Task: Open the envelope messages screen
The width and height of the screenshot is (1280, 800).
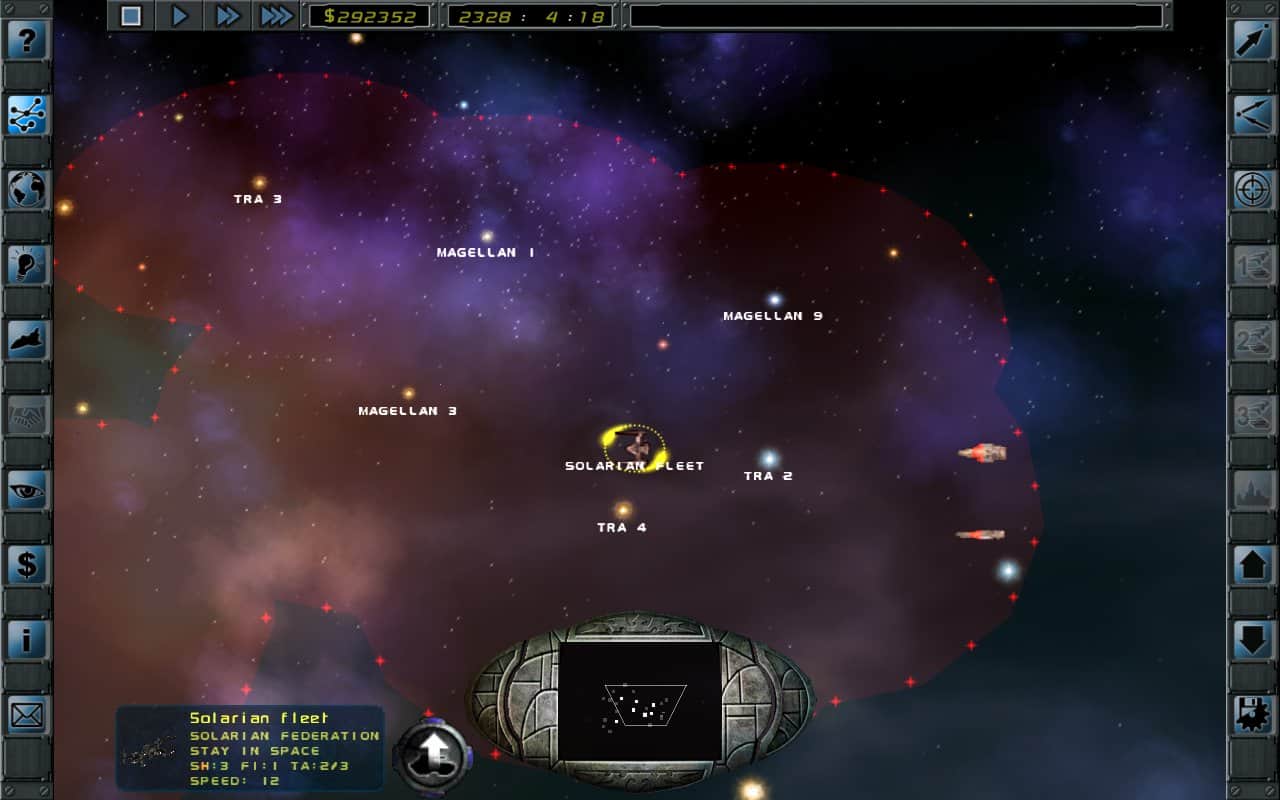Action: click(28, 715)
